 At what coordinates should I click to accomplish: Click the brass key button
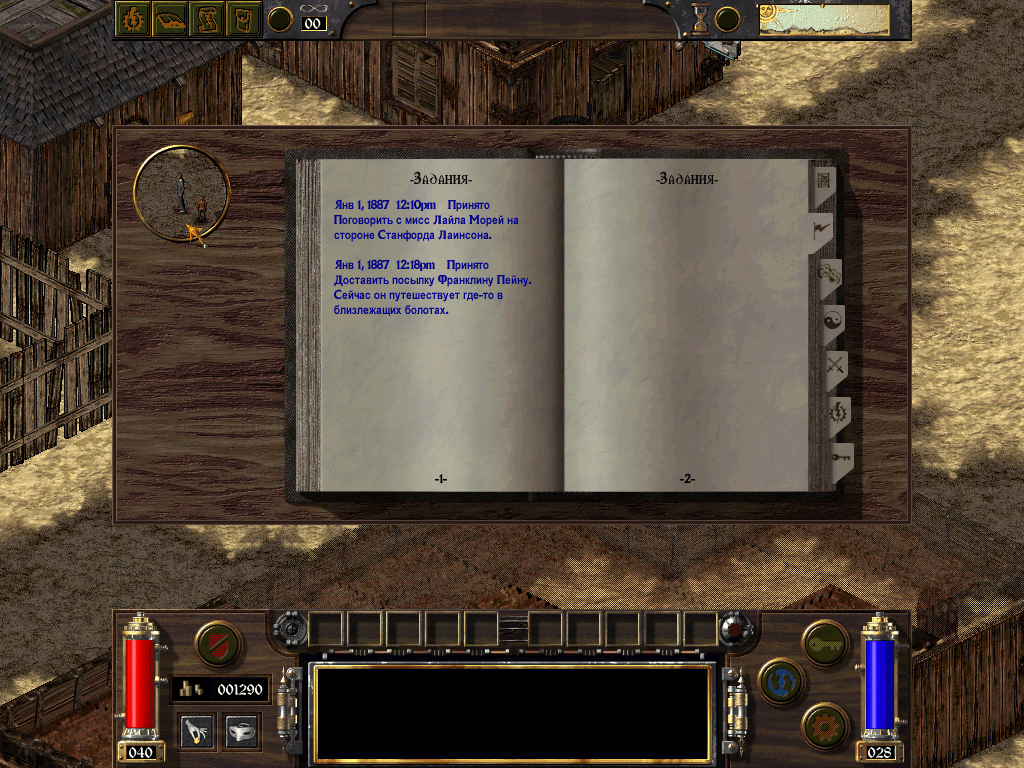point(825,642)
